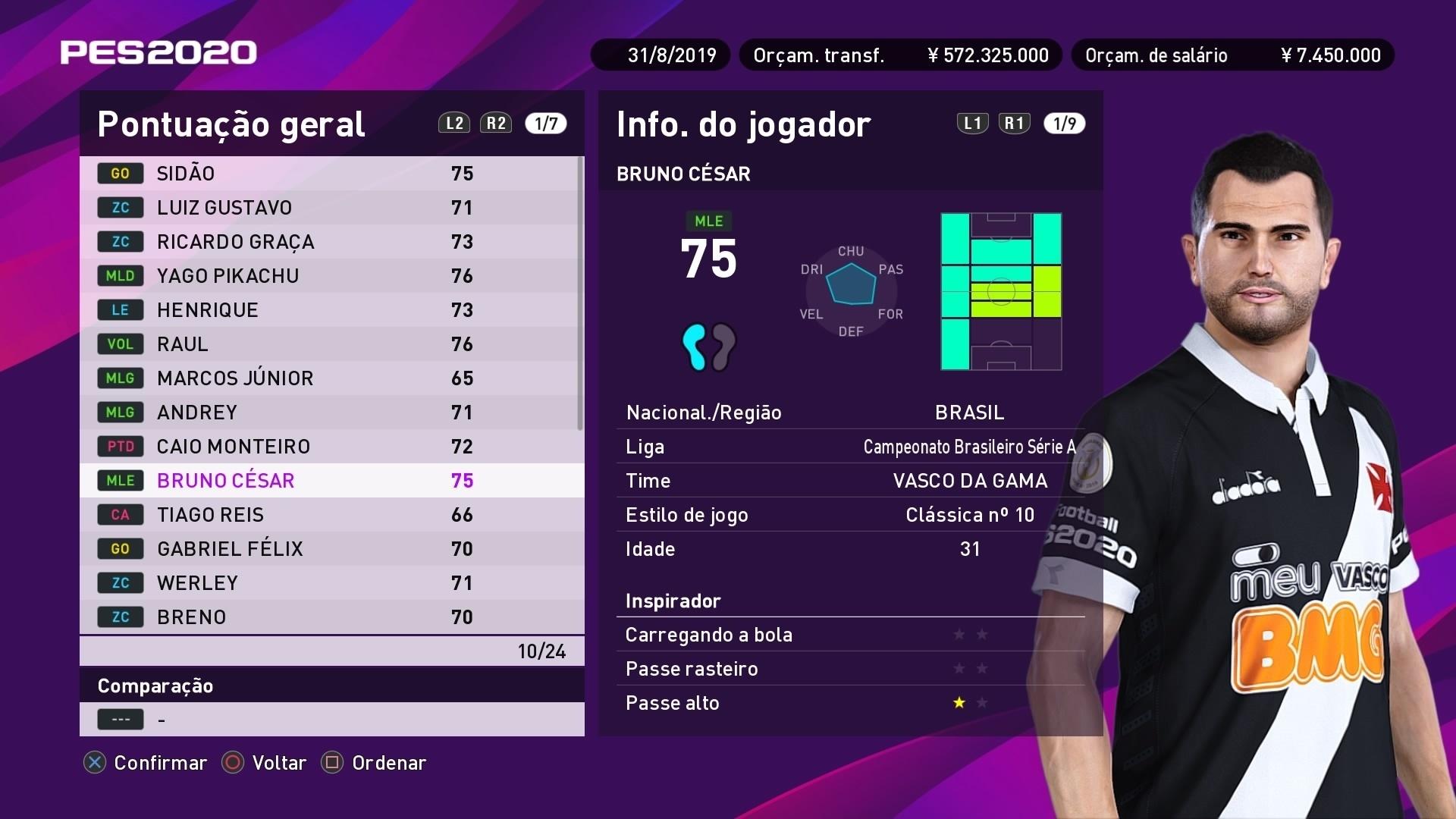
Task: Click the L1 button icon
Action: 971,123
